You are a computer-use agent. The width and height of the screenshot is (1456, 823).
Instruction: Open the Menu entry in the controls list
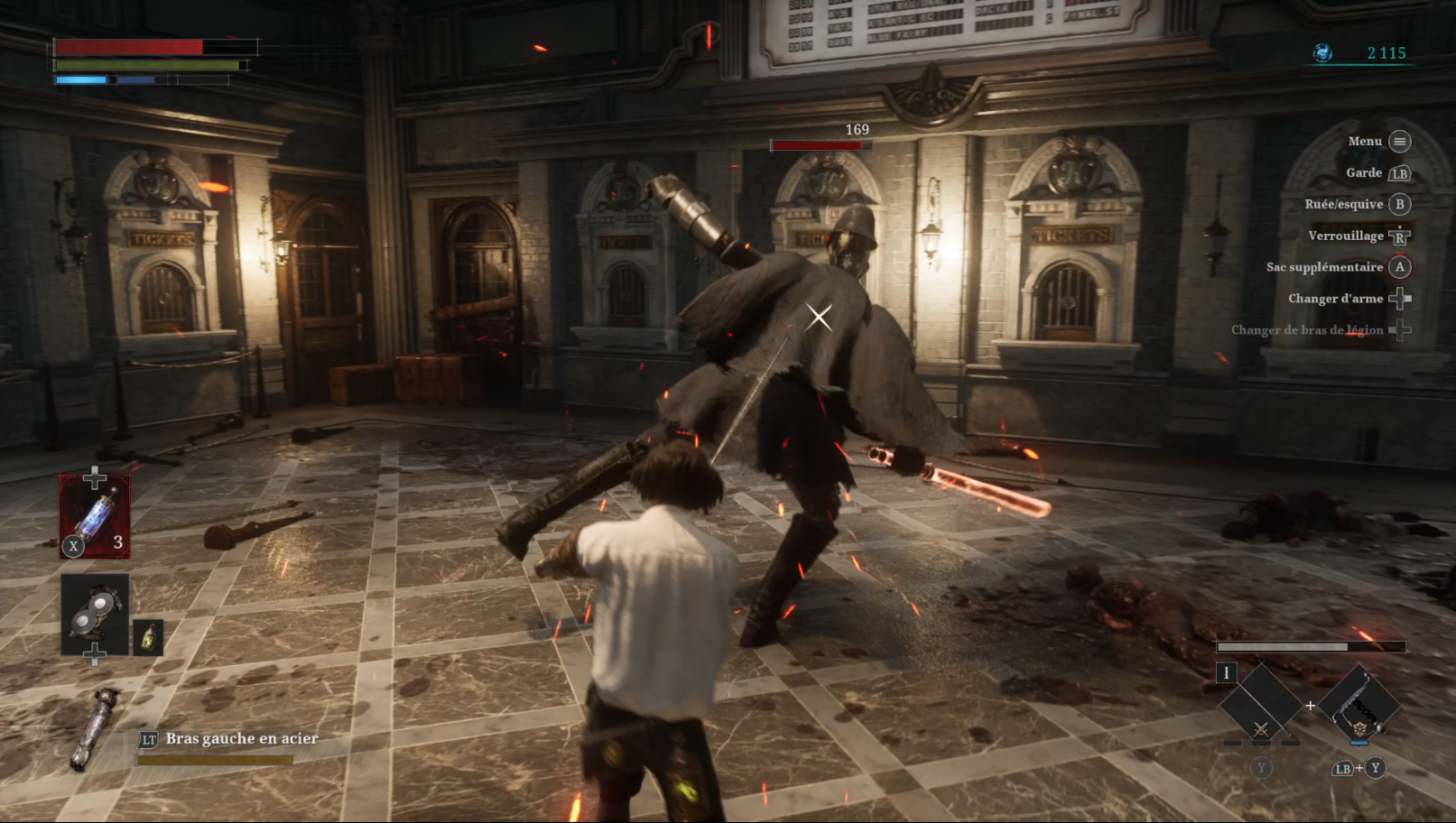(x=1378, y=142)
